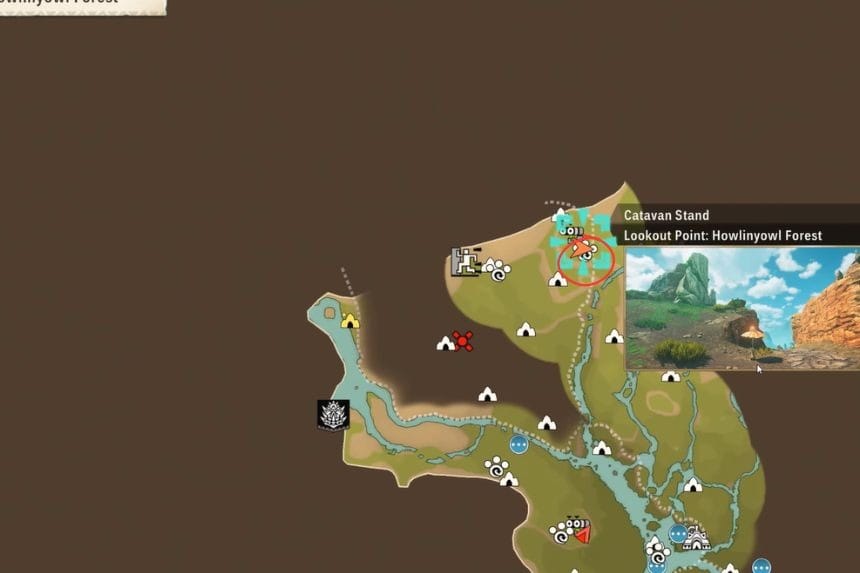The height and width of the screenshot is (573, 860).
Task: Select the red triangle flag marker
Action: pos(580,530)
